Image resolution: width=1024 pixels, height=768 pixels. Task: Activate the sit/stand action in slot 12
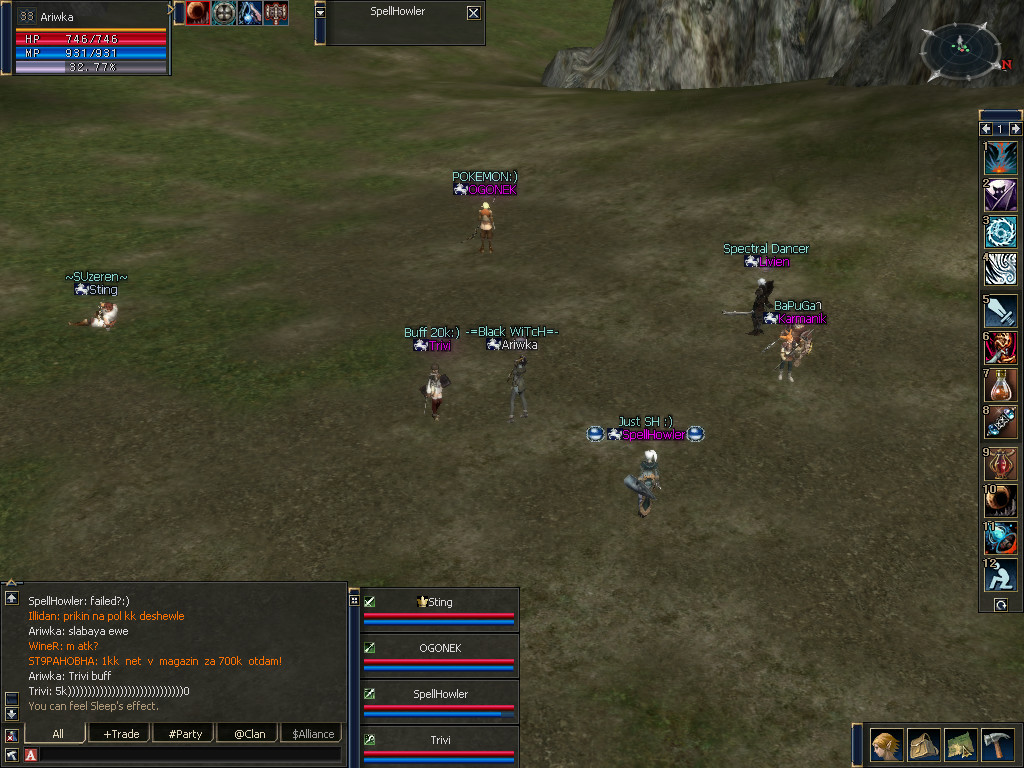pos(1001,575)
